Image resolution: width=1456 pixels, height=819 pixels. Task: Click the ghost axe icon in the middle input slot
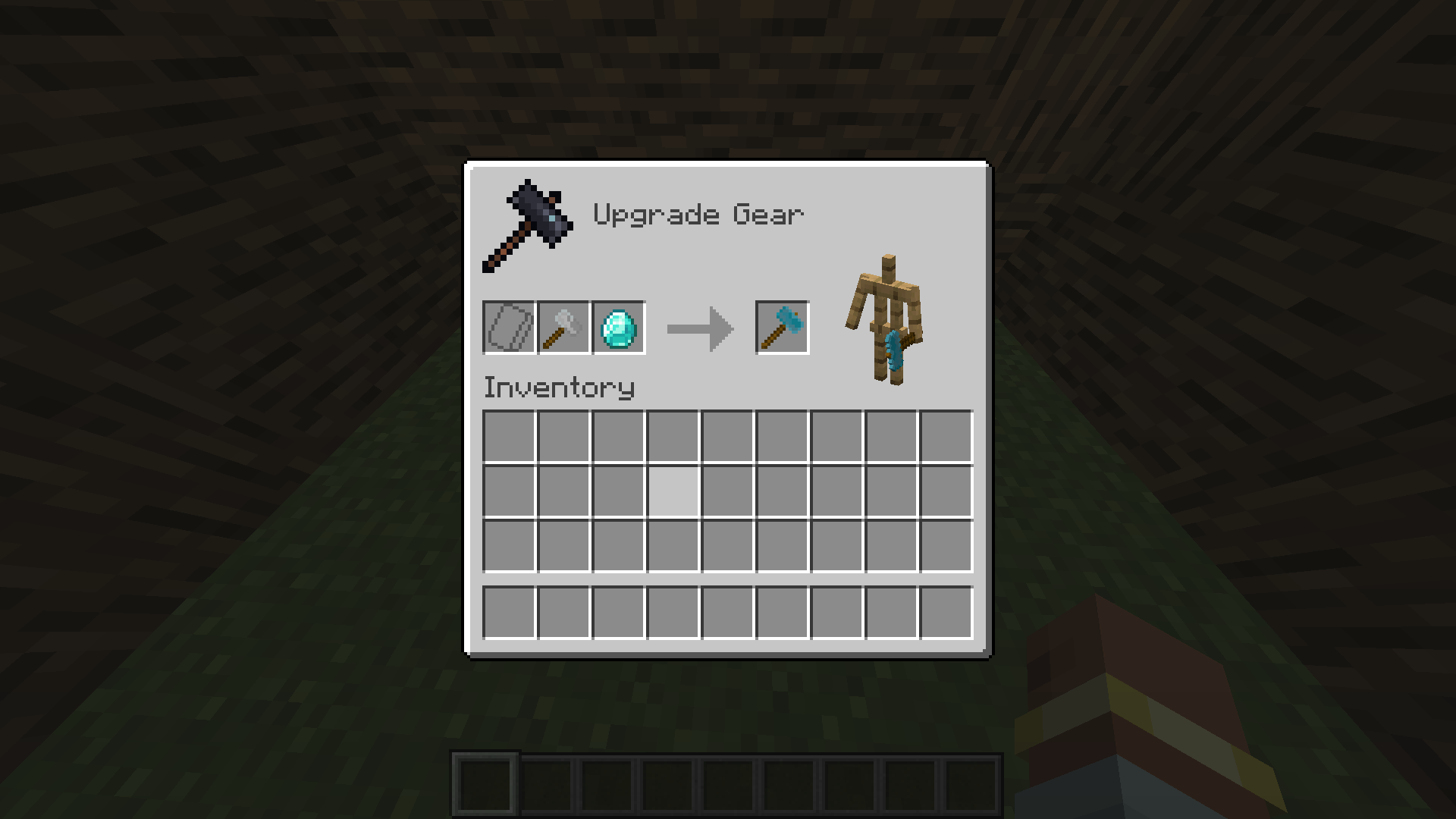[x=563, y=328]
